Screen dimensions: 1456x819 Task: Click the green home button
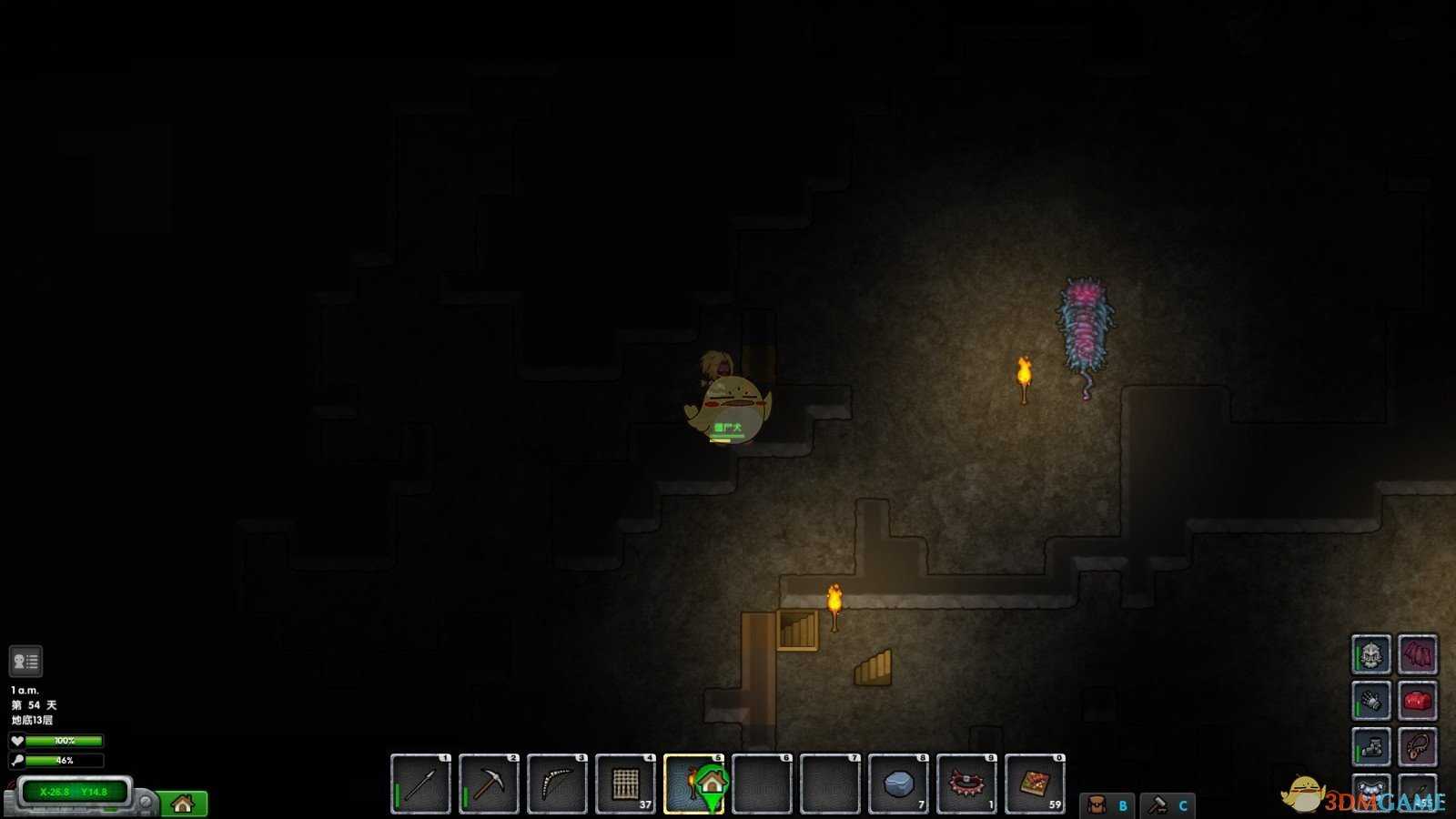(x=183, y=804)
